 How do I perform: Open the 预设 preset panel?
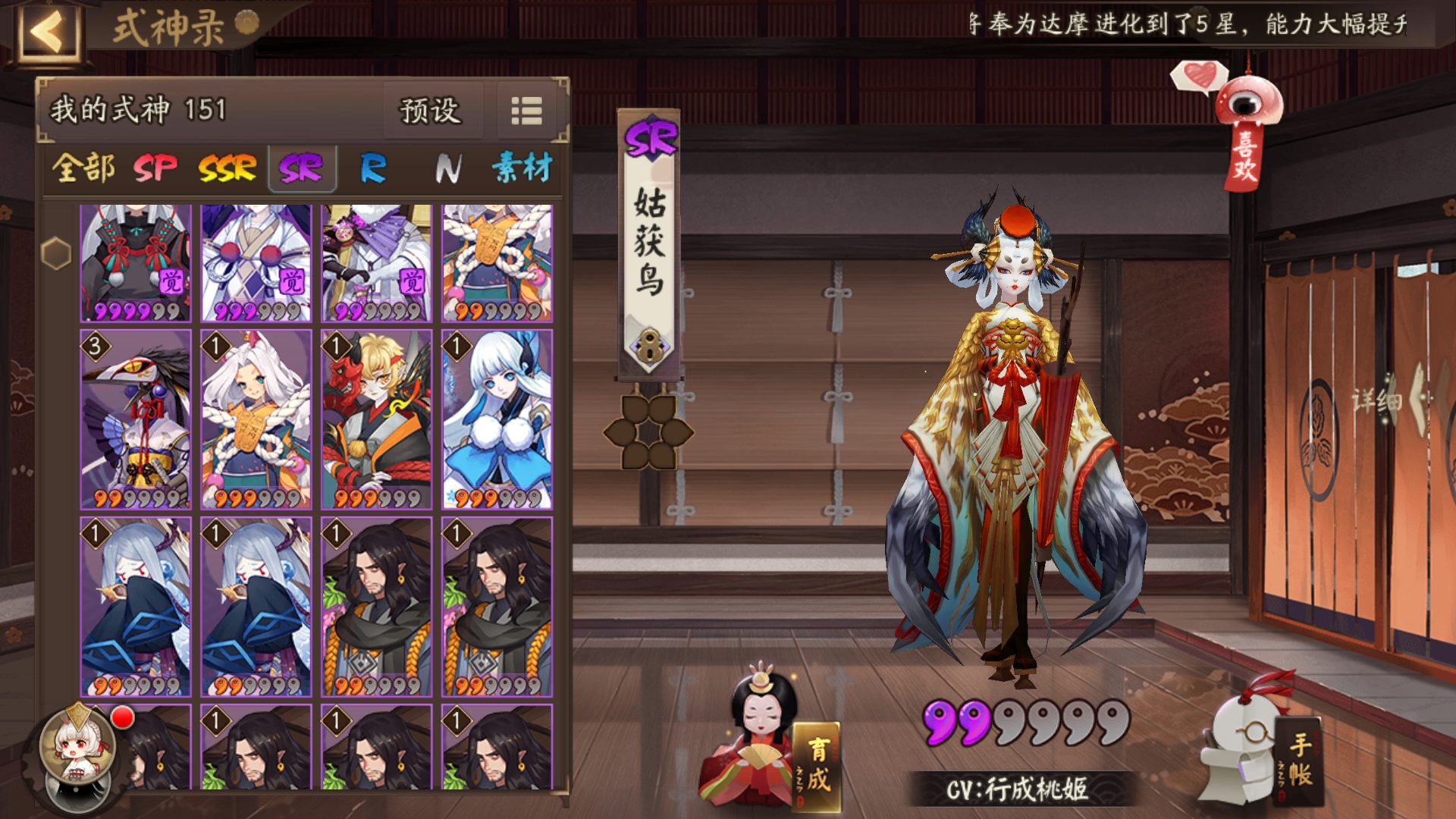coord(430,111)
